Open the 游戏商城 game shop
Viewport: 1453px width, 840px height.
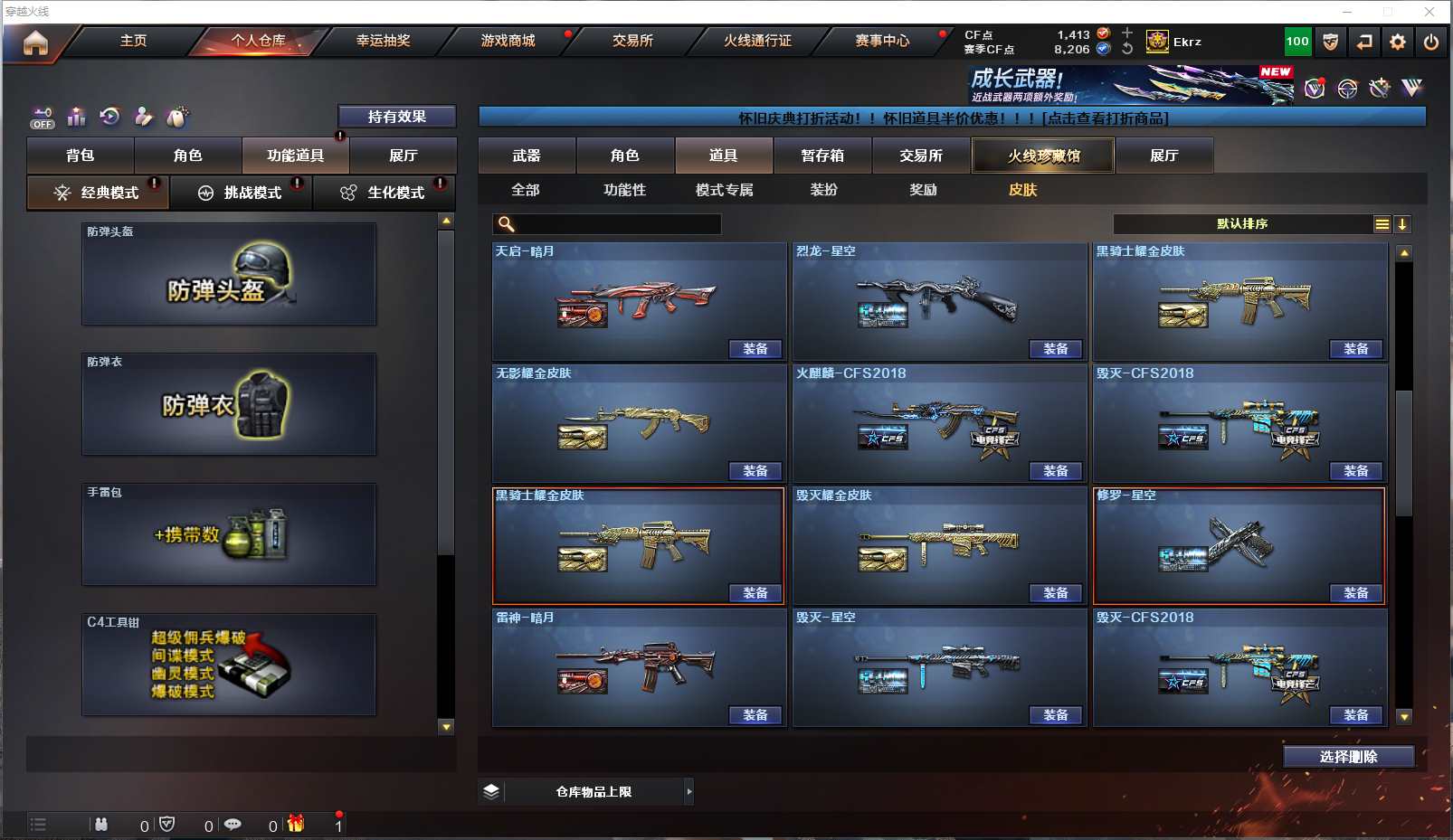click(508, 41)
